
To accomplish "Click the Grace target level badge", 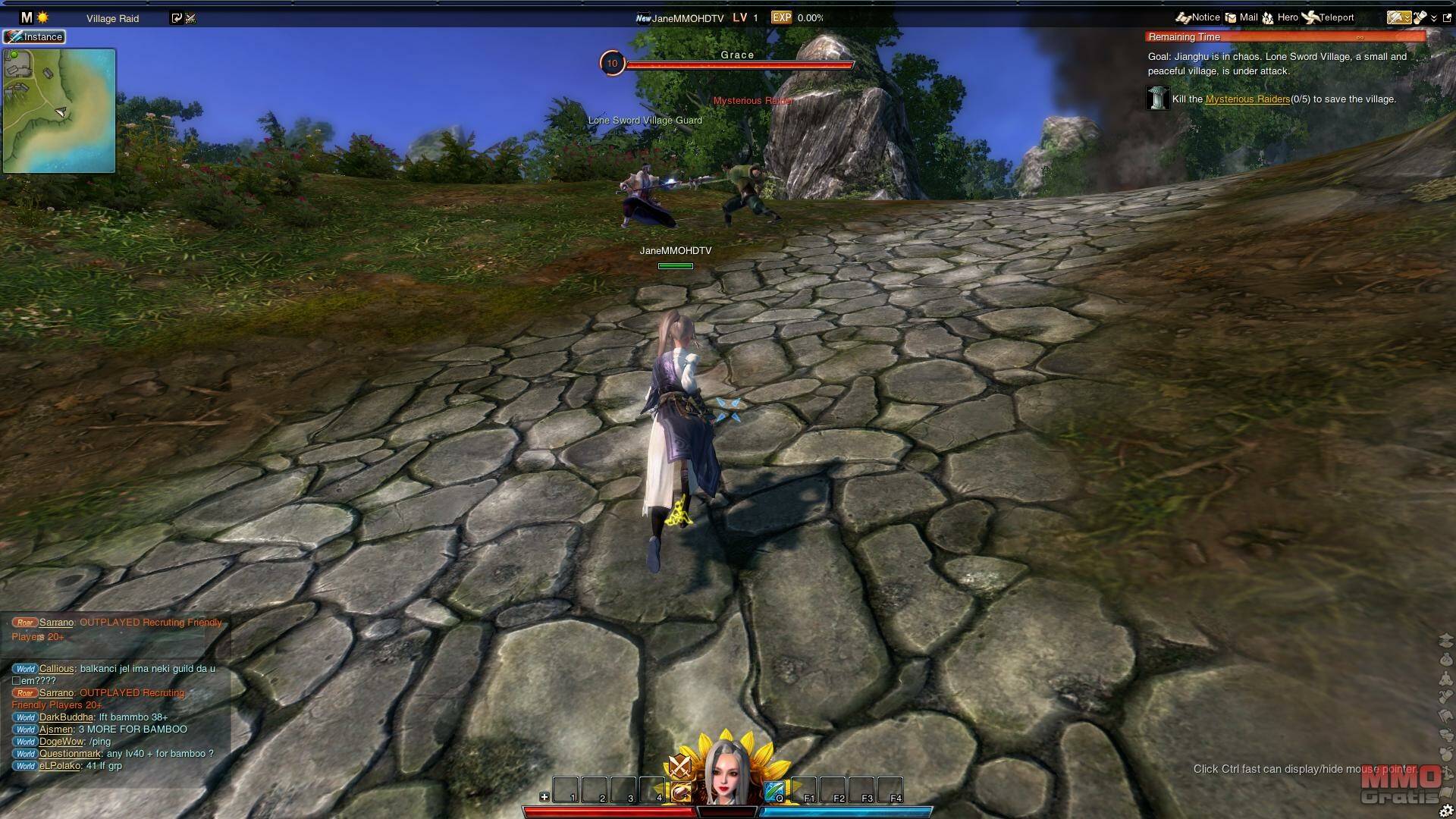I will point(612,64).
